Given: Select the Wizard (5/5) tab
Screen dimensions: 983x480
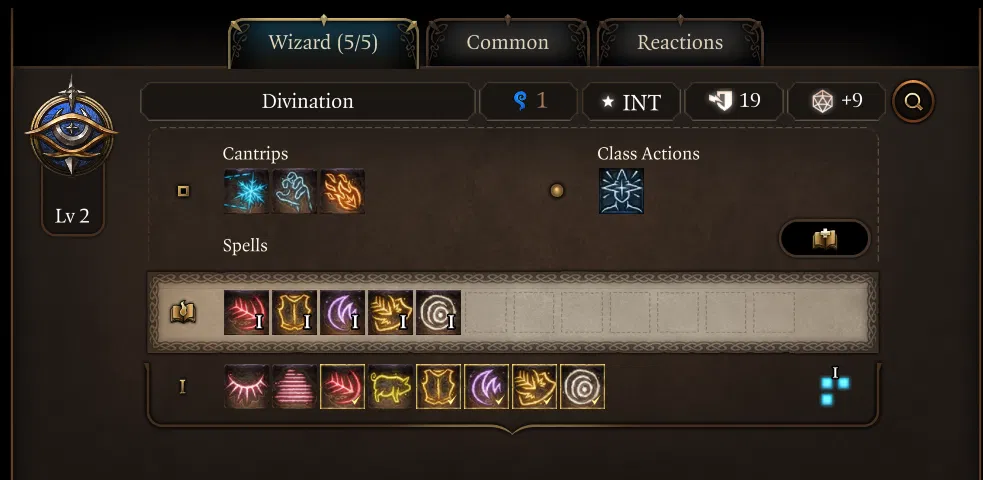Looking at the screenshot, I should click(x=323, y=43).
